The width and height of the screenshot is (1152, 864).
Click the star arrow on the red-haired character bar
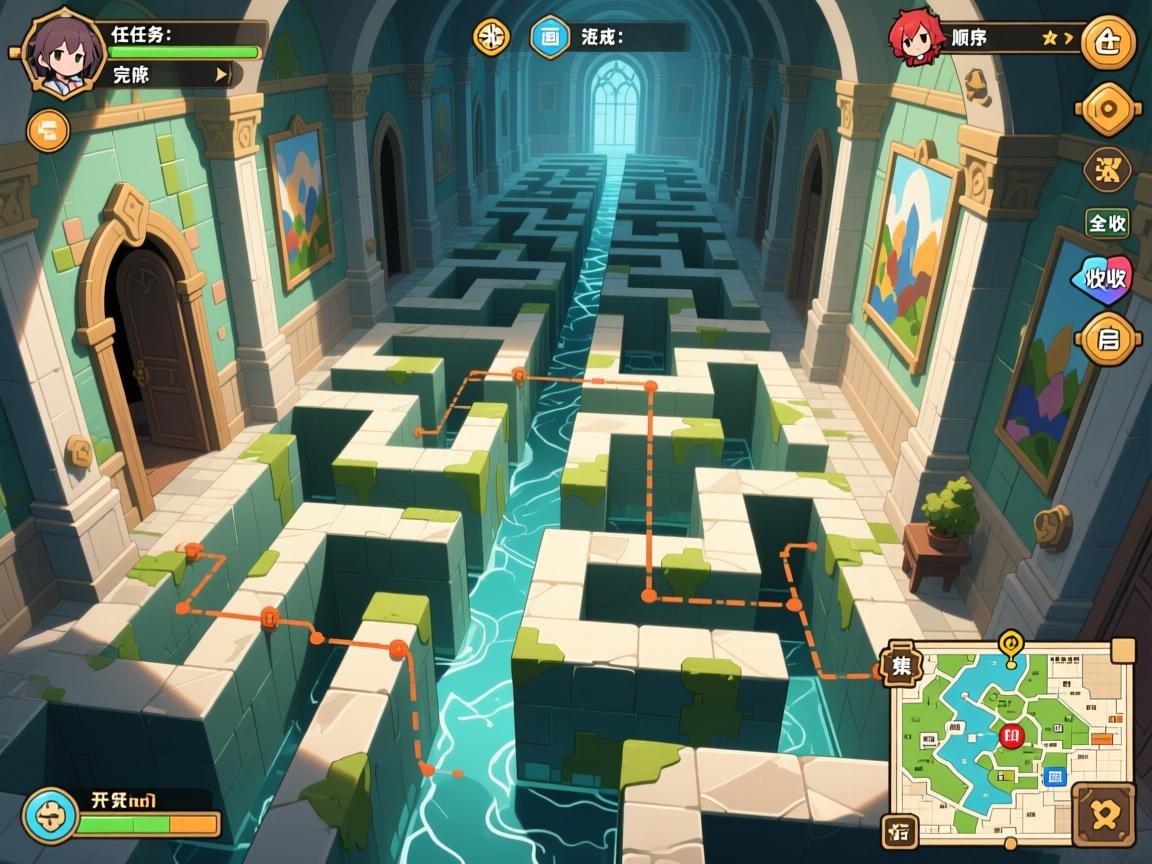click(1057, 39)
